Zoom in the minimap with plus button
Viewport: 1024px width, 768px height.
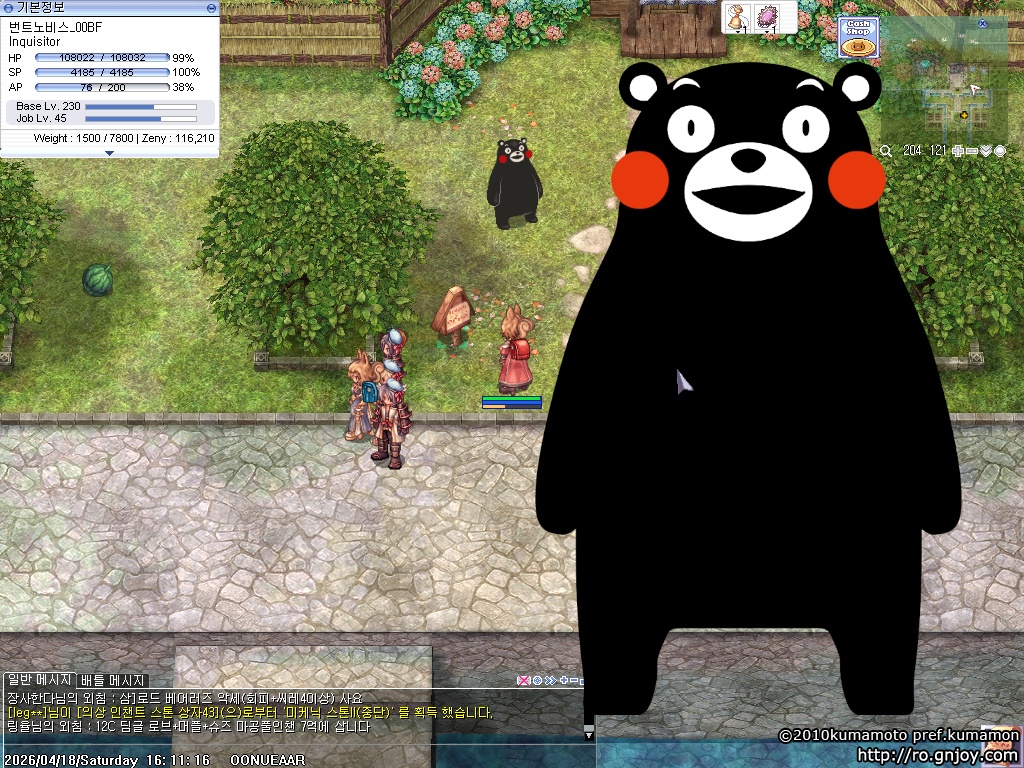(x=958, y=151)
